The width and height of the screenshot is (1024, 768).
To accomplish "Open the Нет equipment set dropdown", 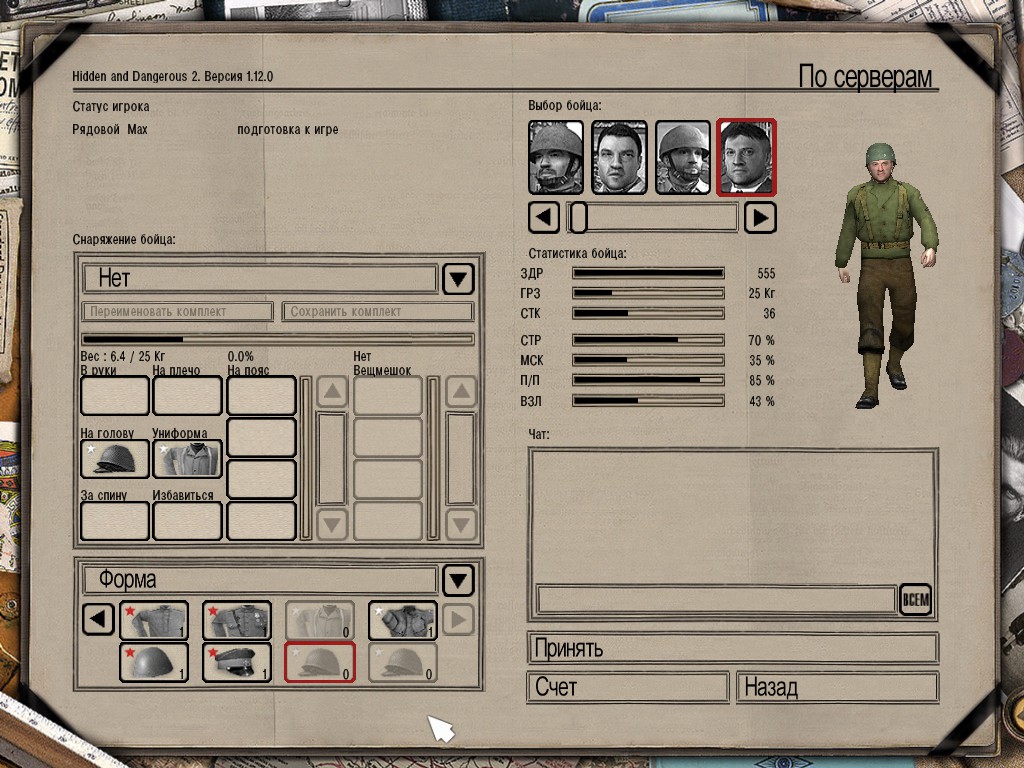I will [458, 278].
